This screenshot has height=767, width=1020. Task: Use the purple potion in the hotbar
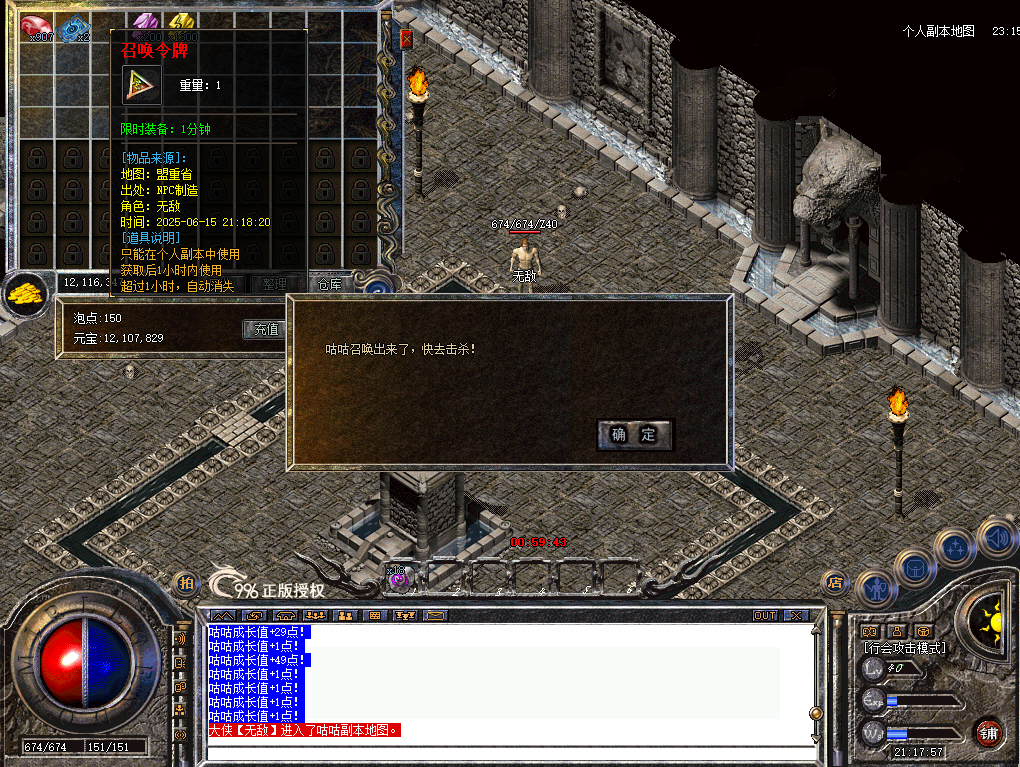398,579
